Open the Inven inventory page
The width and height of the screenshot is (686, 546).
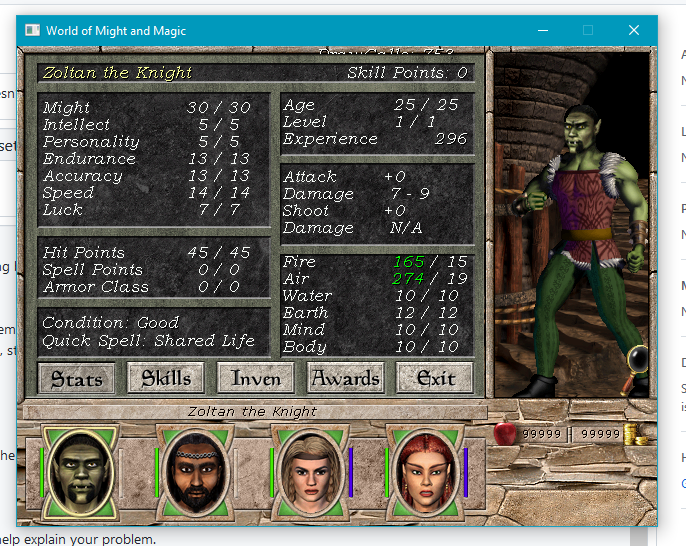(x=256, y=378)
